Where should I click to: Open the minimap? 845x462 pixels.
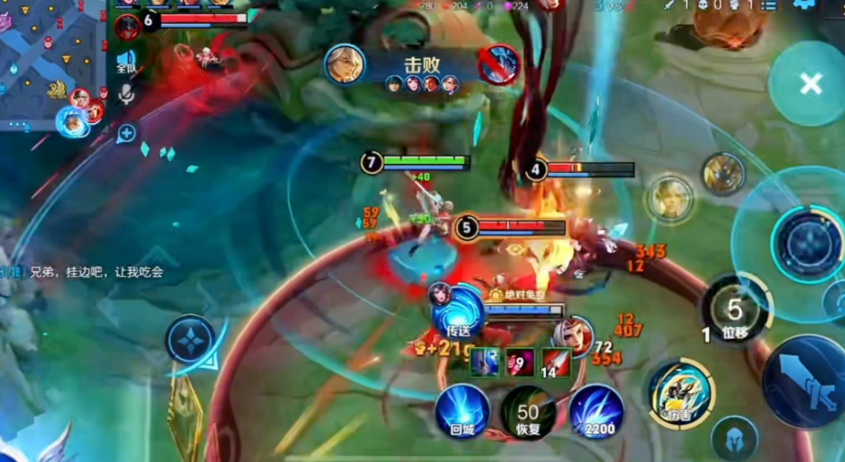pos(50,60)
